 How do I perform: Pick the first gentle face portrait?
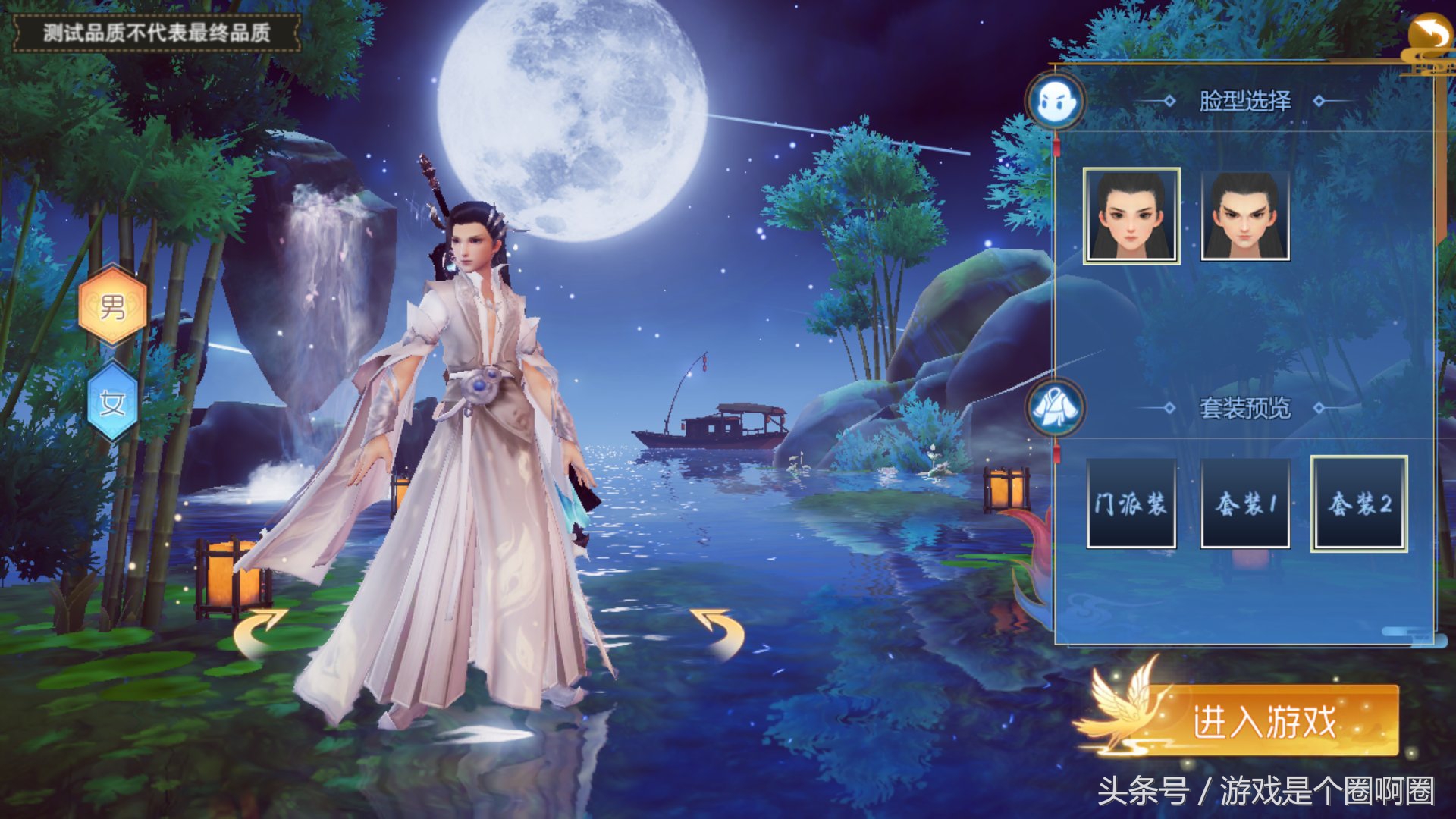coord(1131,216)
